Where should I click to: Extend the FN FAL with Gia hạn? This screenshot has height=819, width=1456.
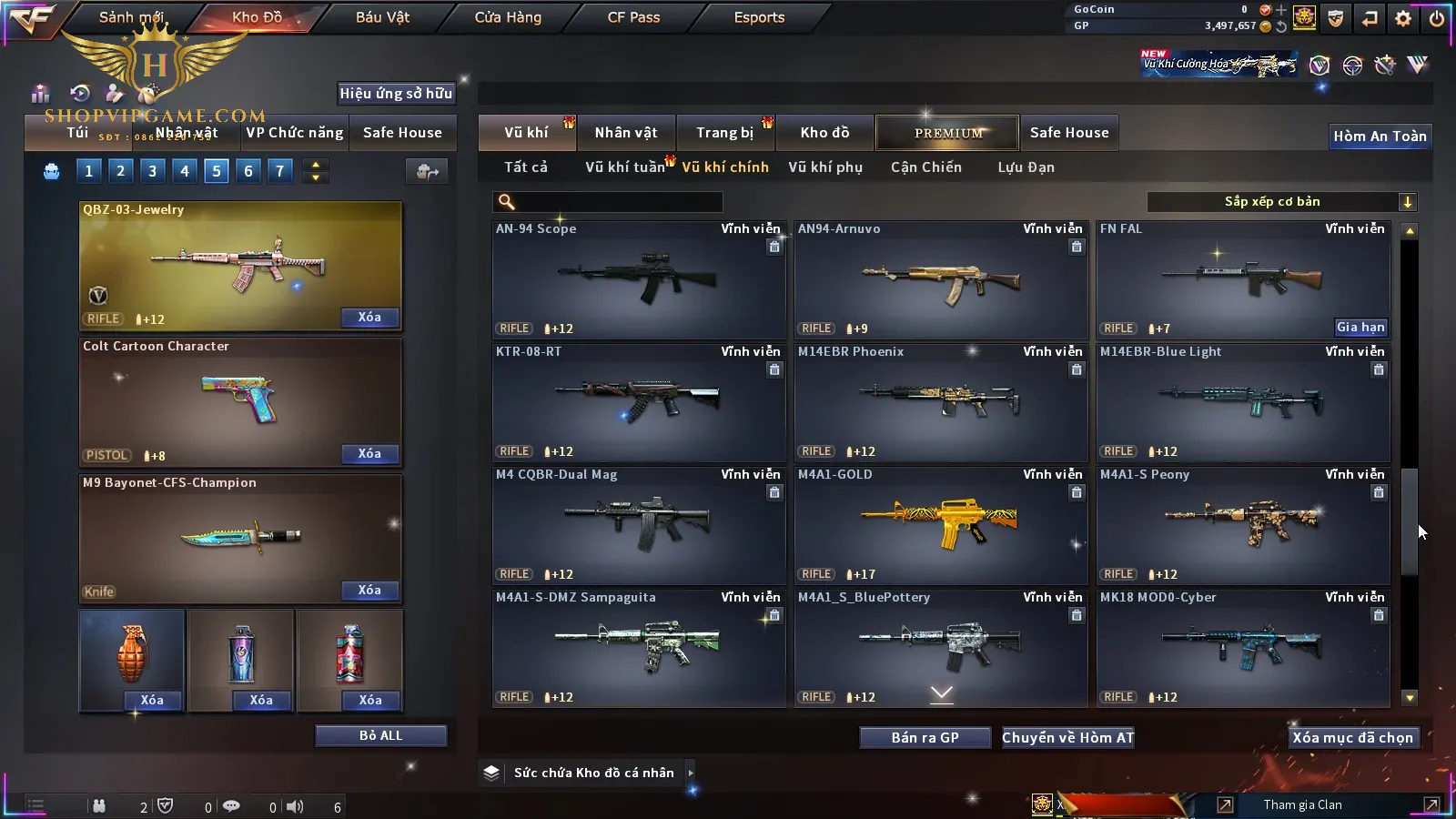(1360, 328)
